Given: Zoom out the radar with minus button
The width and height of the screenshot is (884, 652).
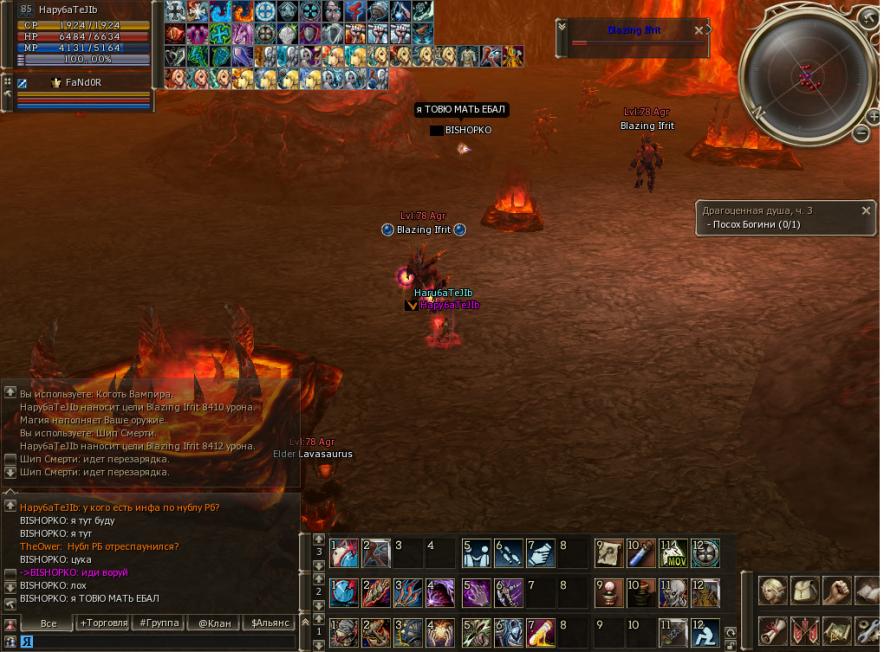Looking at the screenshot, I should click(860, 133).
